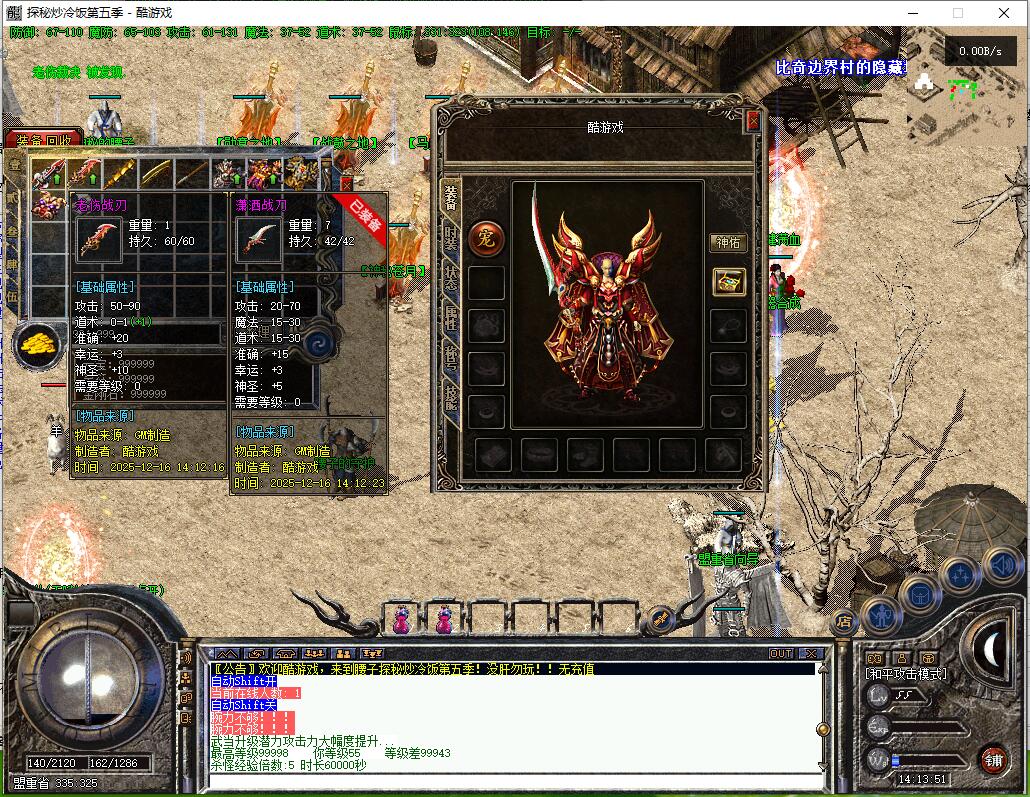1030x797 pixels.
Task: Close the game window
Action: [1004, 13]
